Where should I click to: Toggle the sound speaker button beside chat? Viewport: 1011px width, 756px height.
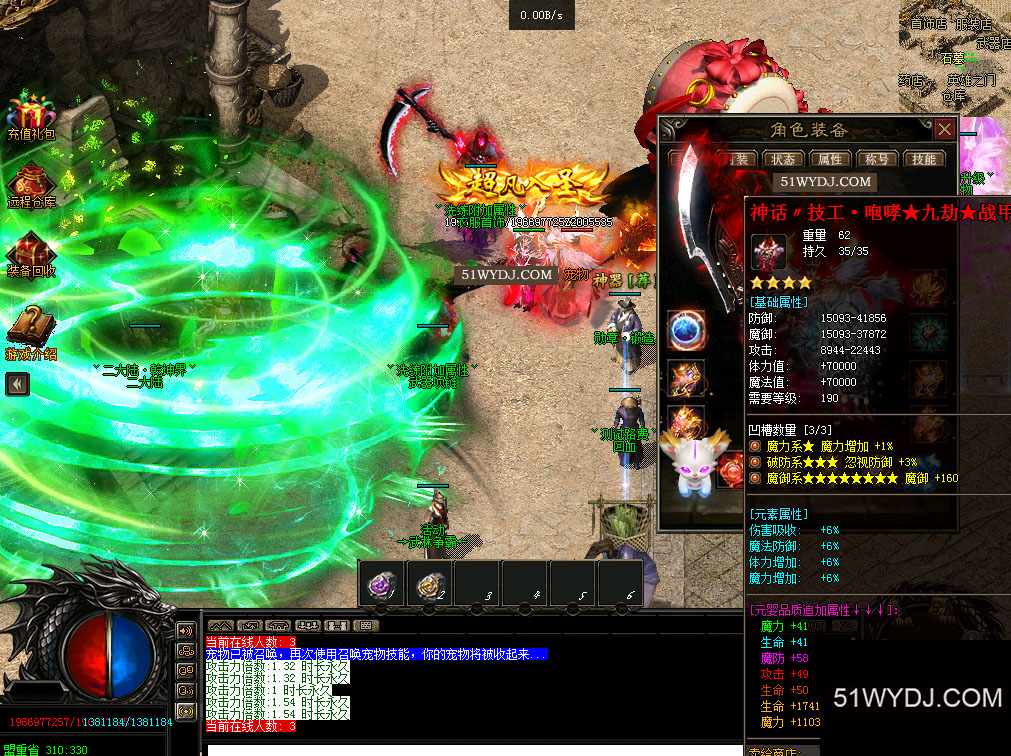(186, 630)
